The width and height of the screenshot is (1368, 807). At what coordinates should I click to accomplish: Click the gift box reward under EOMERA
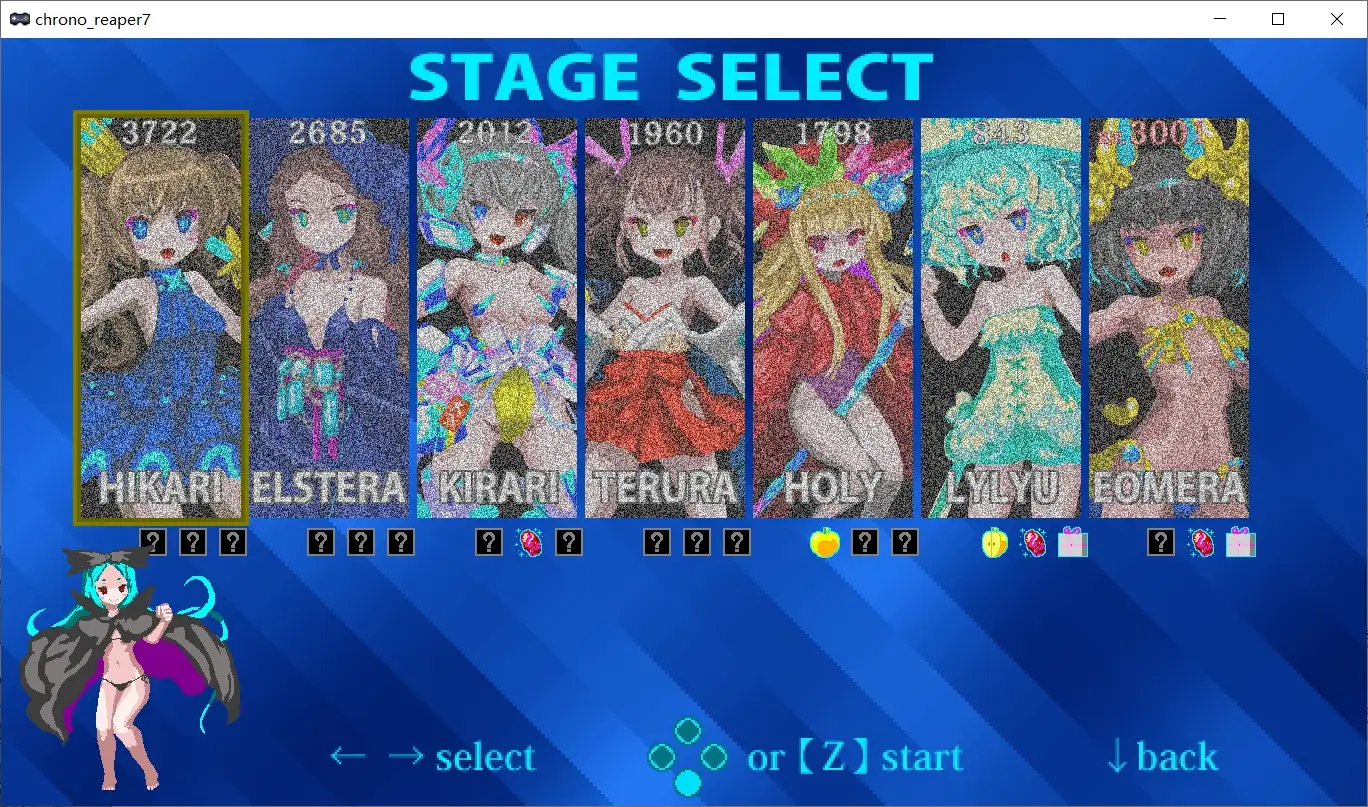pos(1240,541)
